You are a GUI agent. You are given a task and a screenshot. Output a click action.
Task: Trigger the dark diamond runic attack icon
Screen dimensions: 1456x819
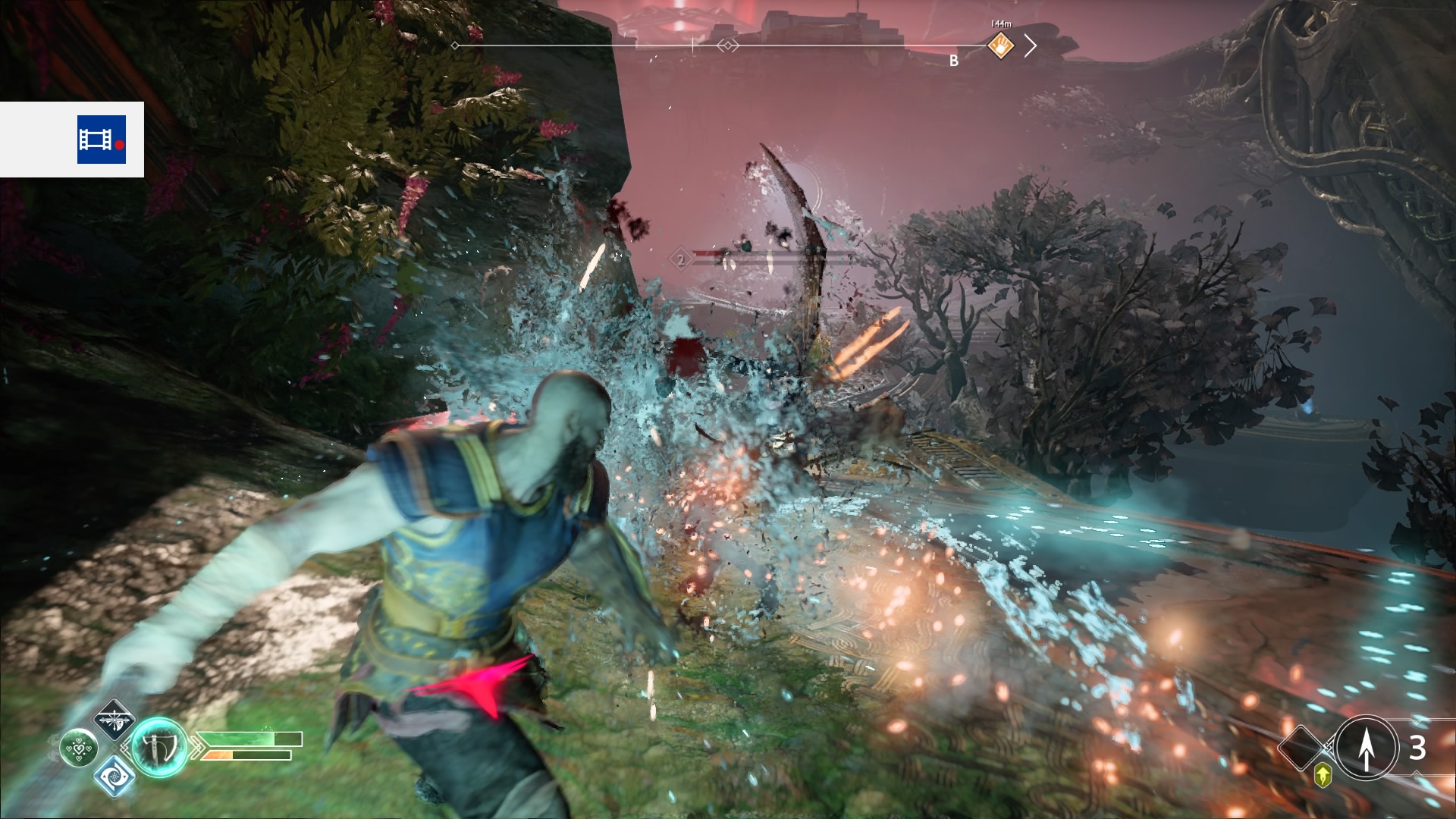[x=114, y=720]
